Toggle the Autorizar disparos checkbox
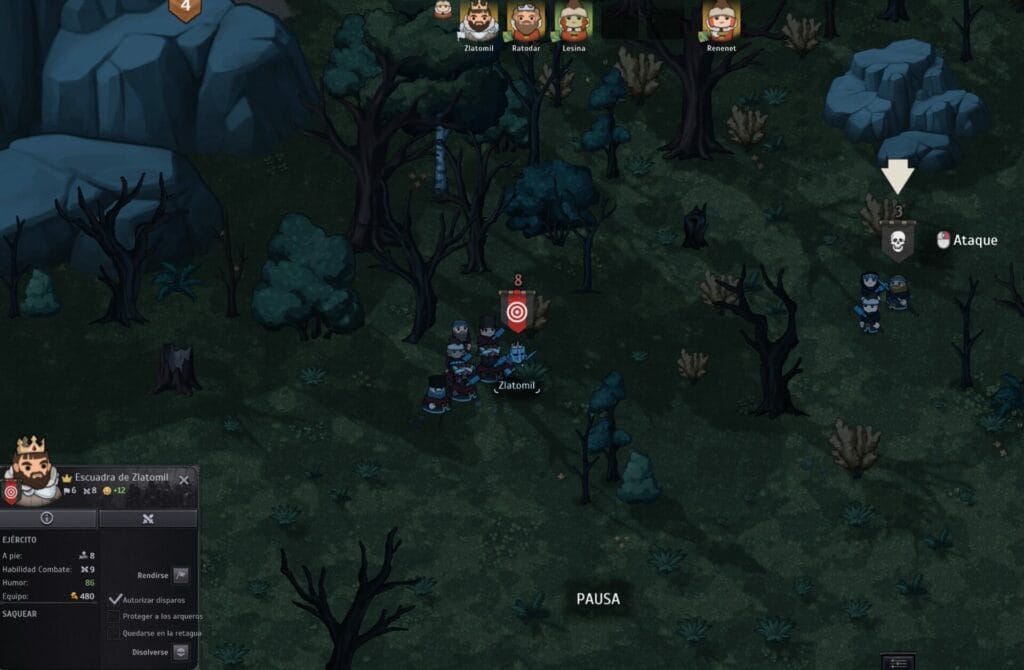The image size is (1024, 670). (115, 599)
